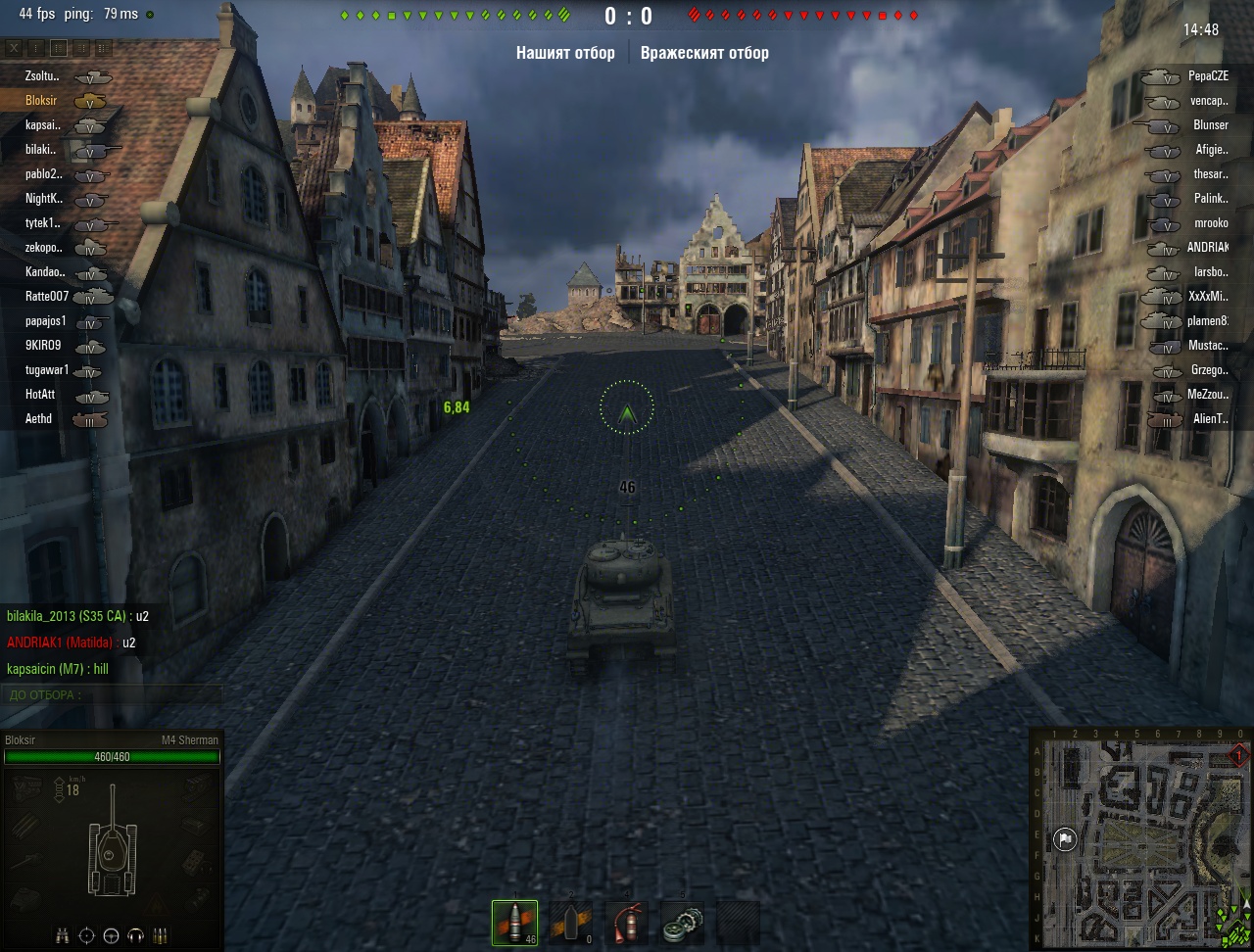Select player Zsoltu in the team list

coord(42,76)
